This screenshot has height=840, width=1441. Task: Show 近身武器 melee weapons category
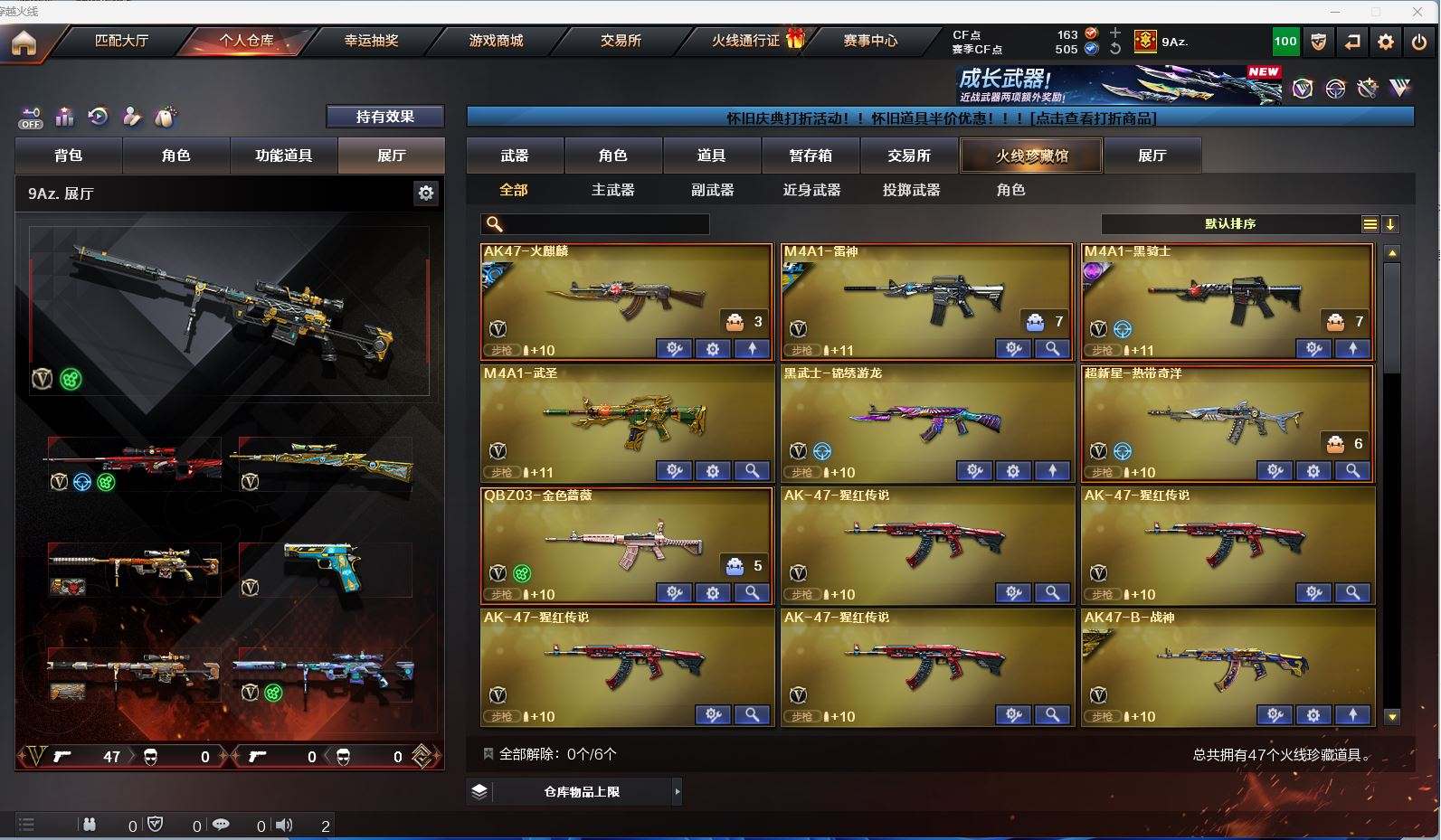[811, 190]
